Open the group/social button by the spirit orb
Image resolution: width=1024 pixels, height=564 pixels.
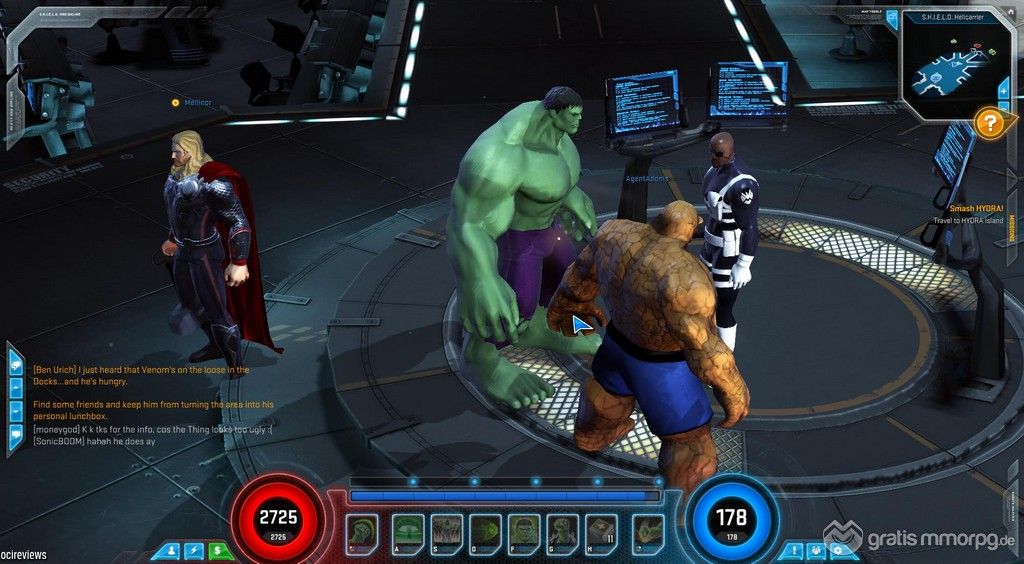[817, 550]
